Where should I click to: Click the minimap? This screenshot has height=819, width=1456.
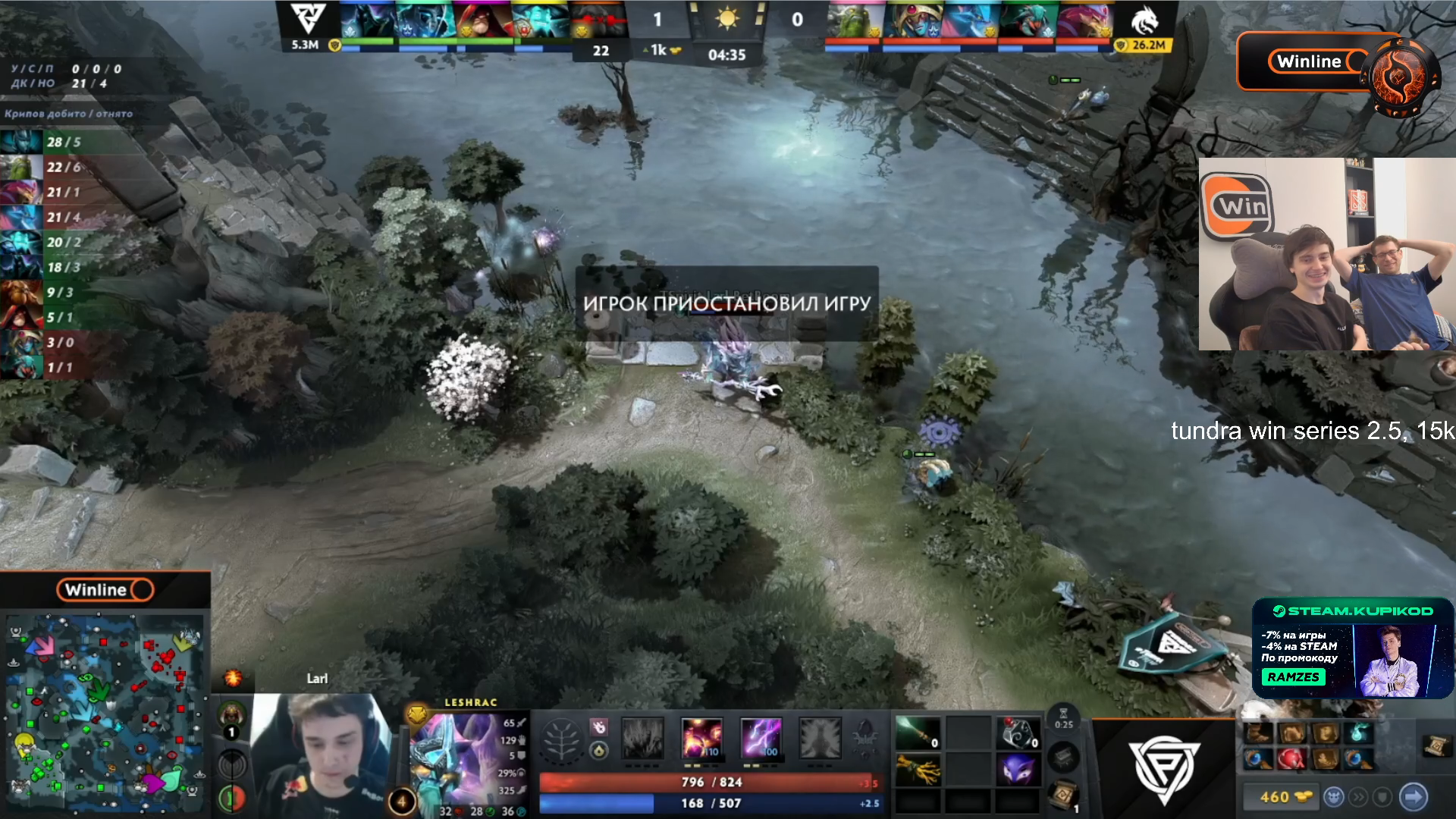tap(105, 713)
